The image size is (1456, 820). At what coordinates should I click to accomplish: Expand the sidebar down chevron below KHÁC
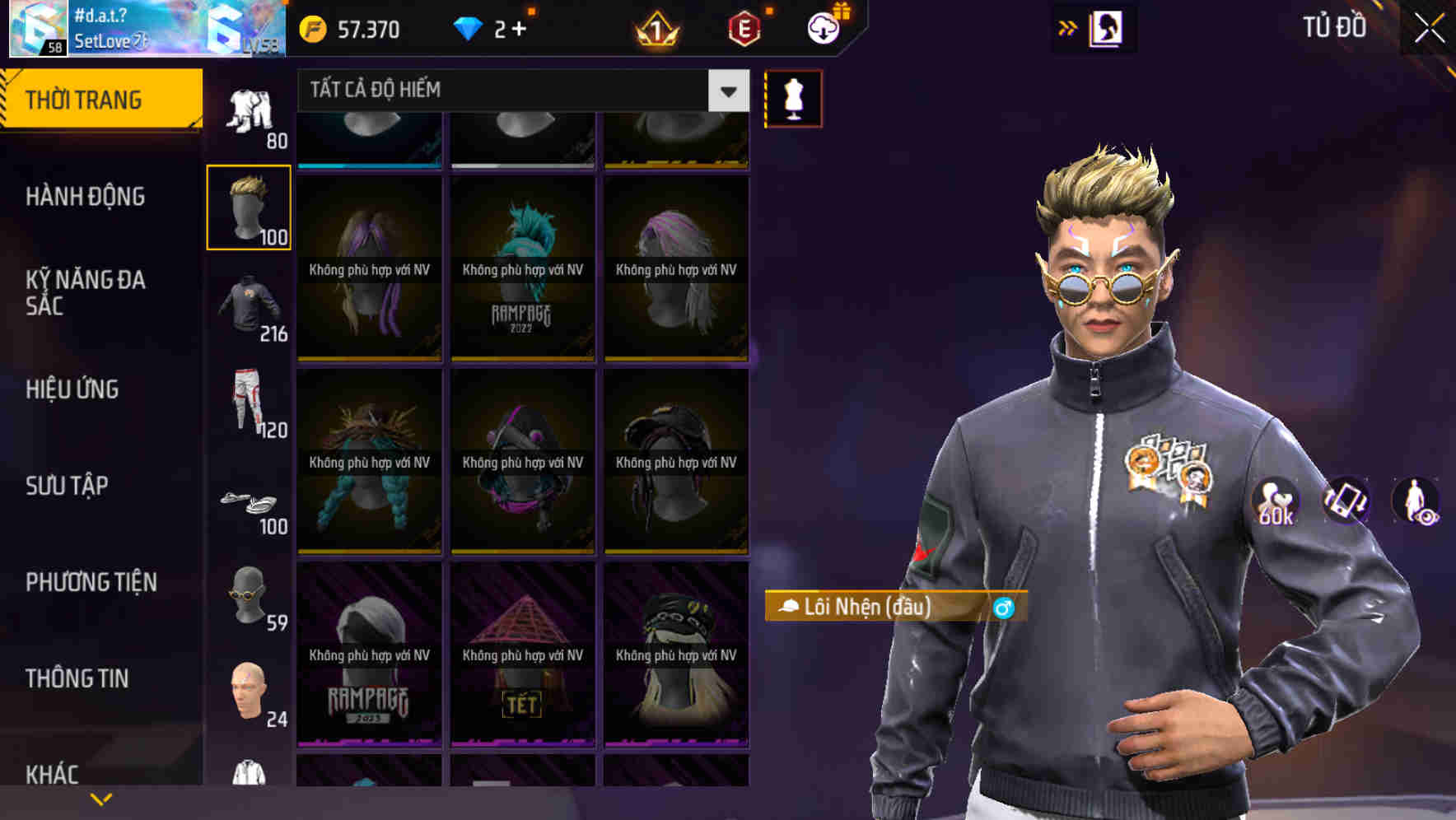(x=100, y=797)
